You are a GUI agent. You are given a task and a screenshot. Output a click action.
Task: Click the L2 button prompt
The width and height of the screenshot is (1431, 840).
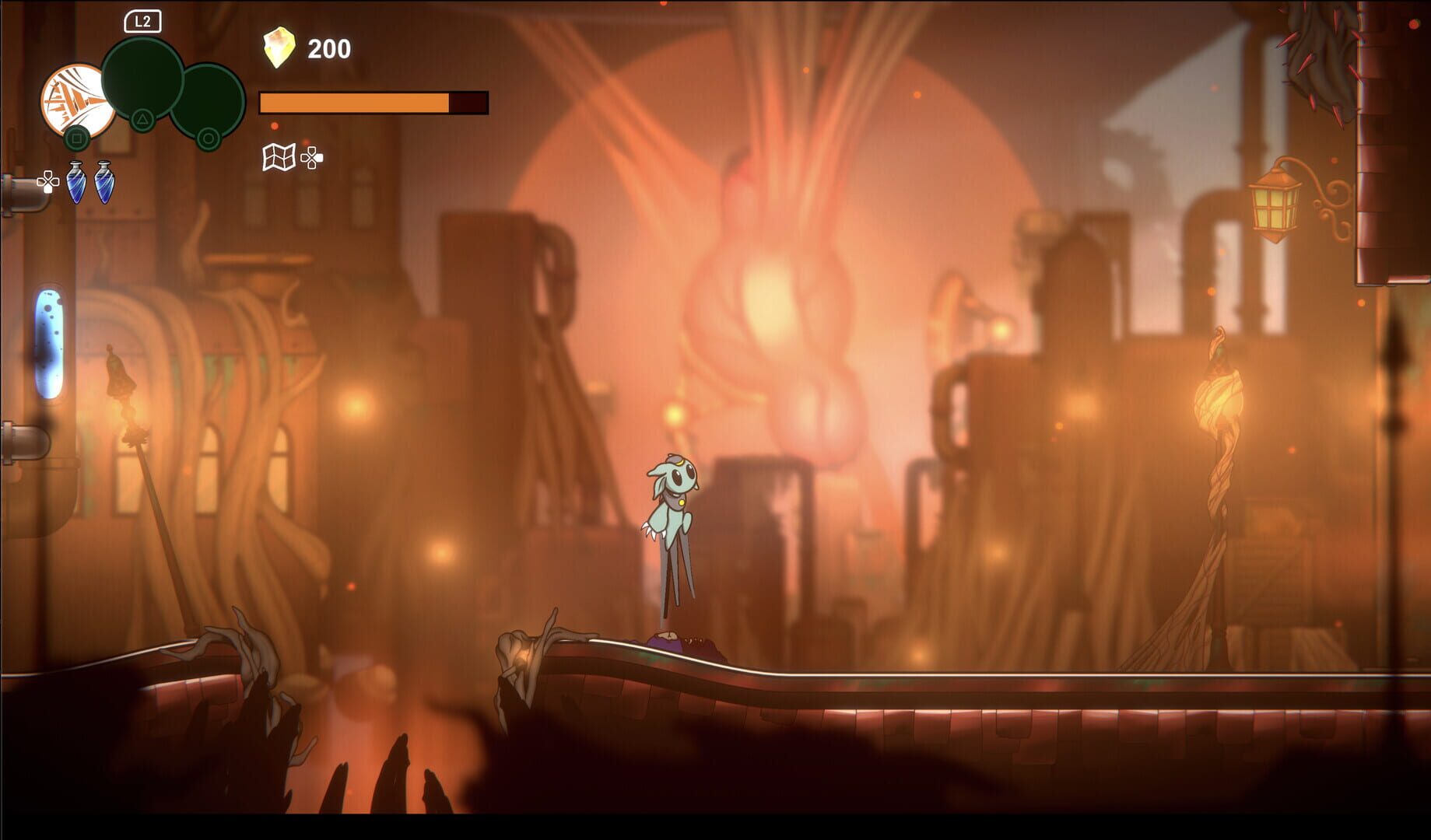coord(142,22)
